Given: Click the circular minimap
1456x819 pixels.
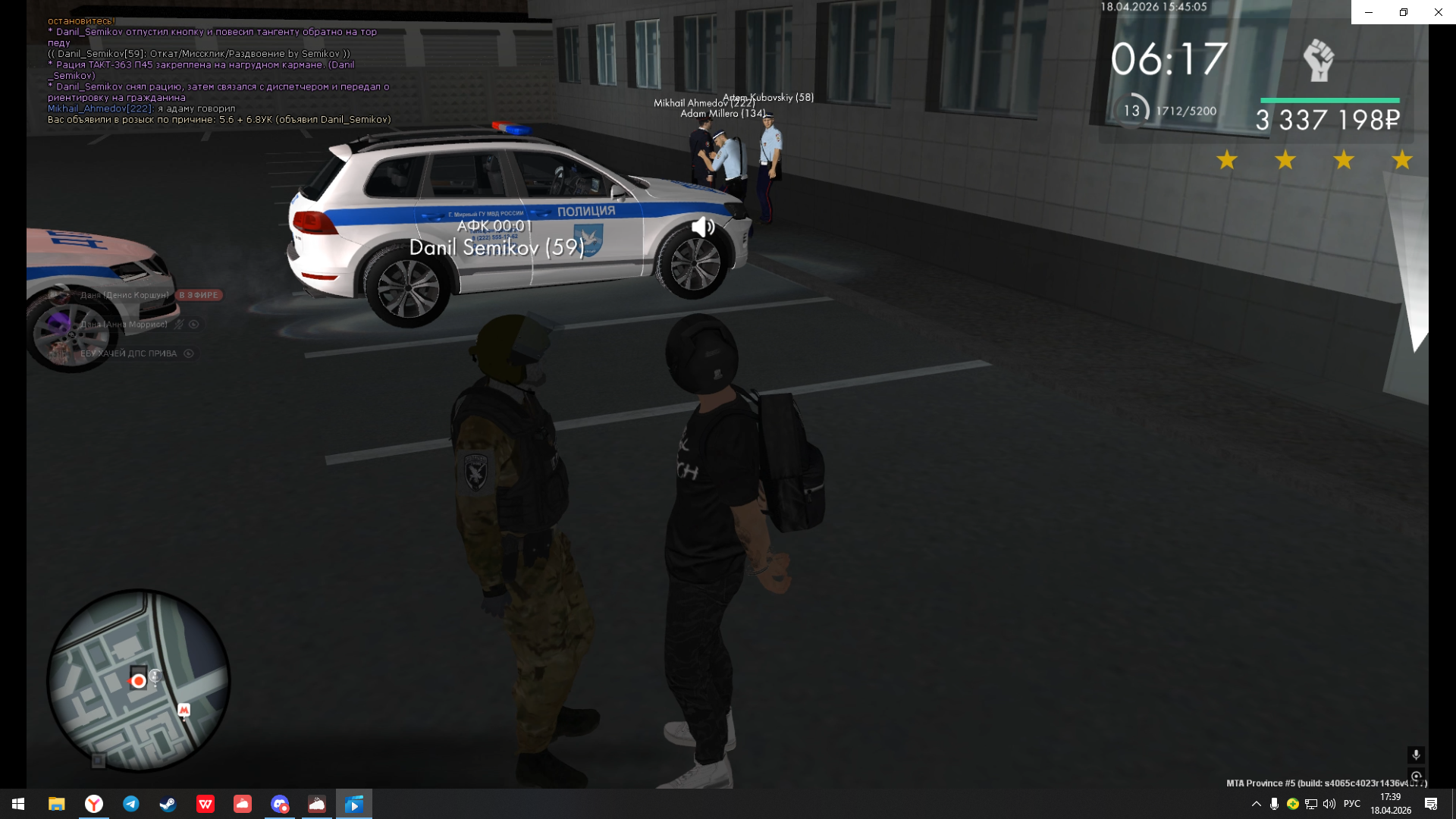Looking at the screenshot, I should coord(139,679).
